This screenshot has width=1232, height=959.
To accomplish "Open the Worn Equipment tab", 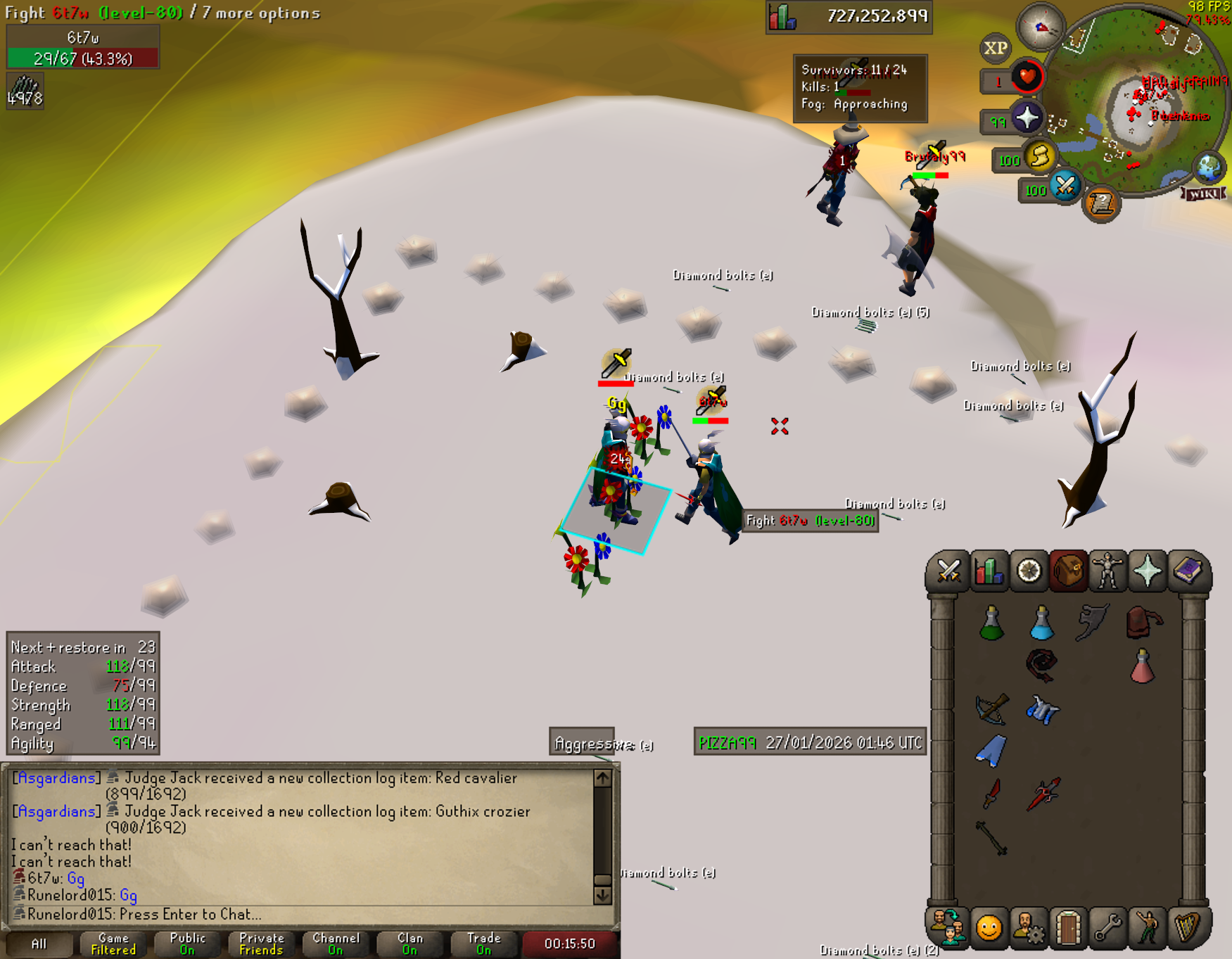I will (x=1107, y=571).
